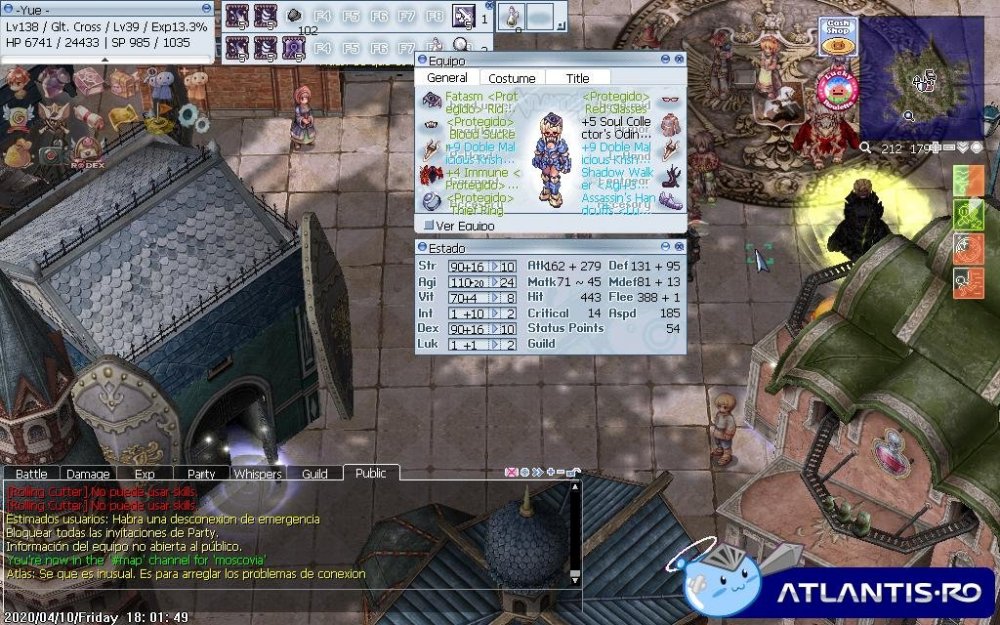The image size is (1000, 625).
Task: Add a point to Vit
Action: coord(493,298)
